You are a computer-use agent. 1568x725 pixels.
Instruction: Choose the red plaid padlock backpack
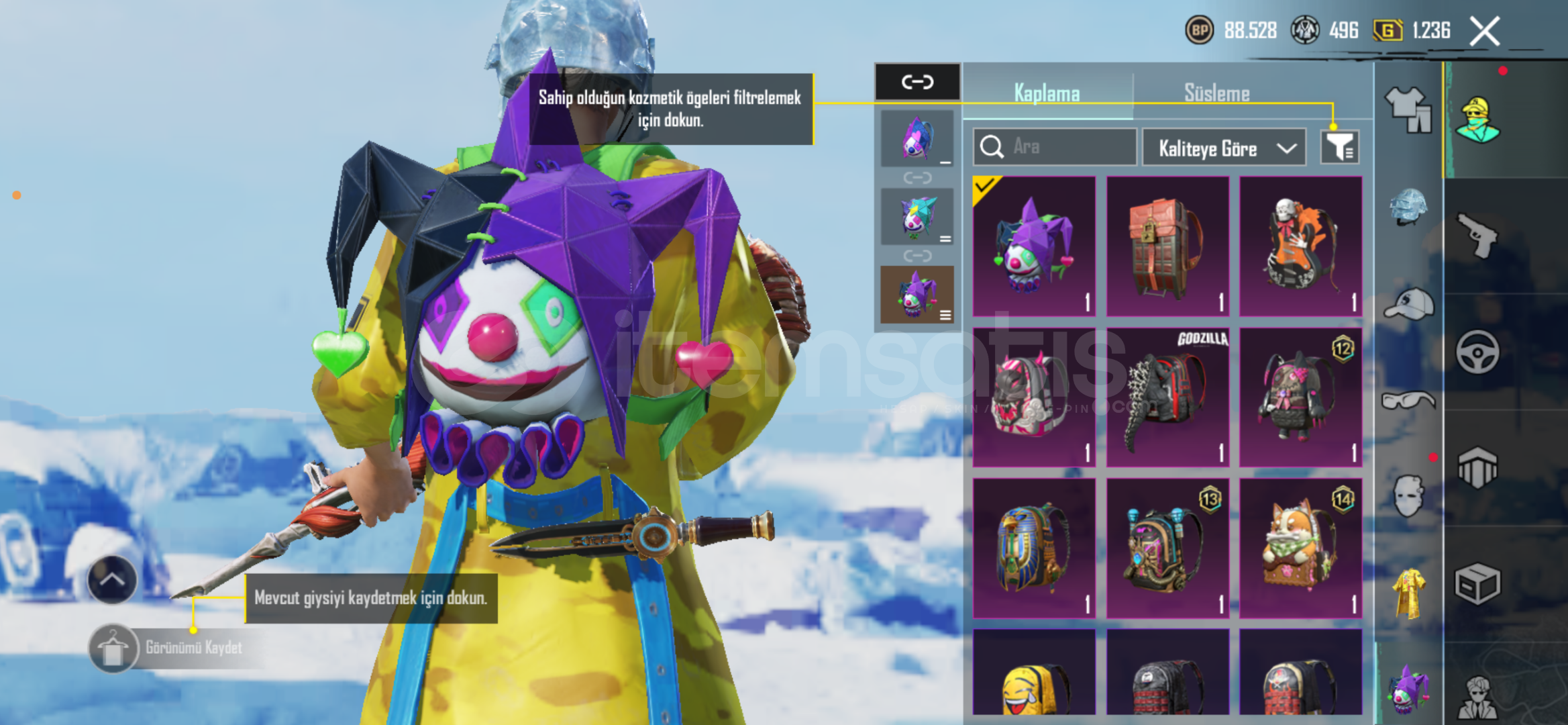click(x=1167, y=246)
